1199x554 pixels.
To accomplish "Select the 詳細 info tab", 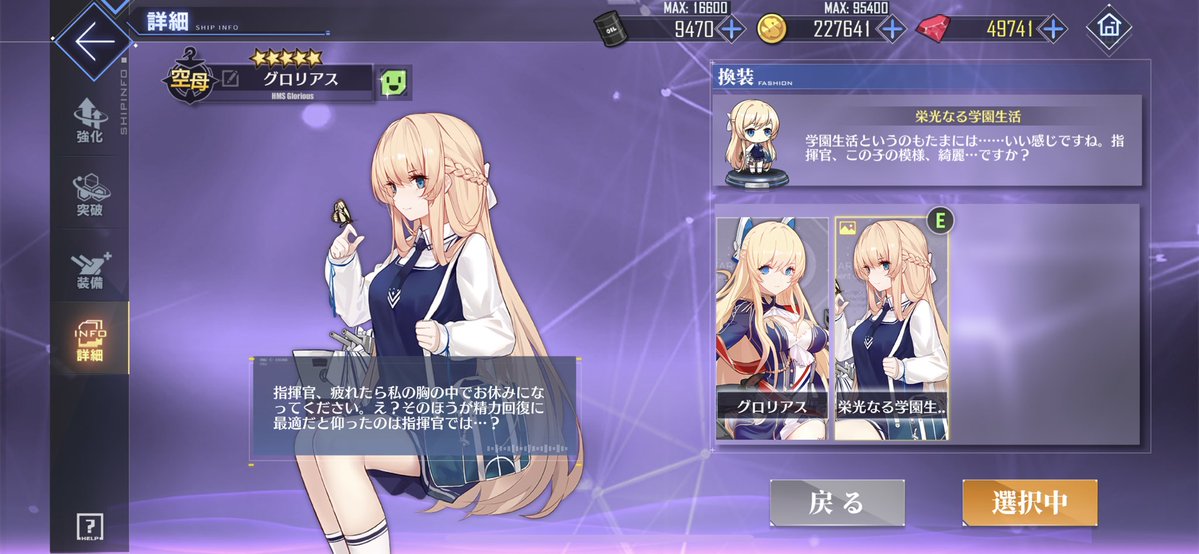I will (89, 341).
